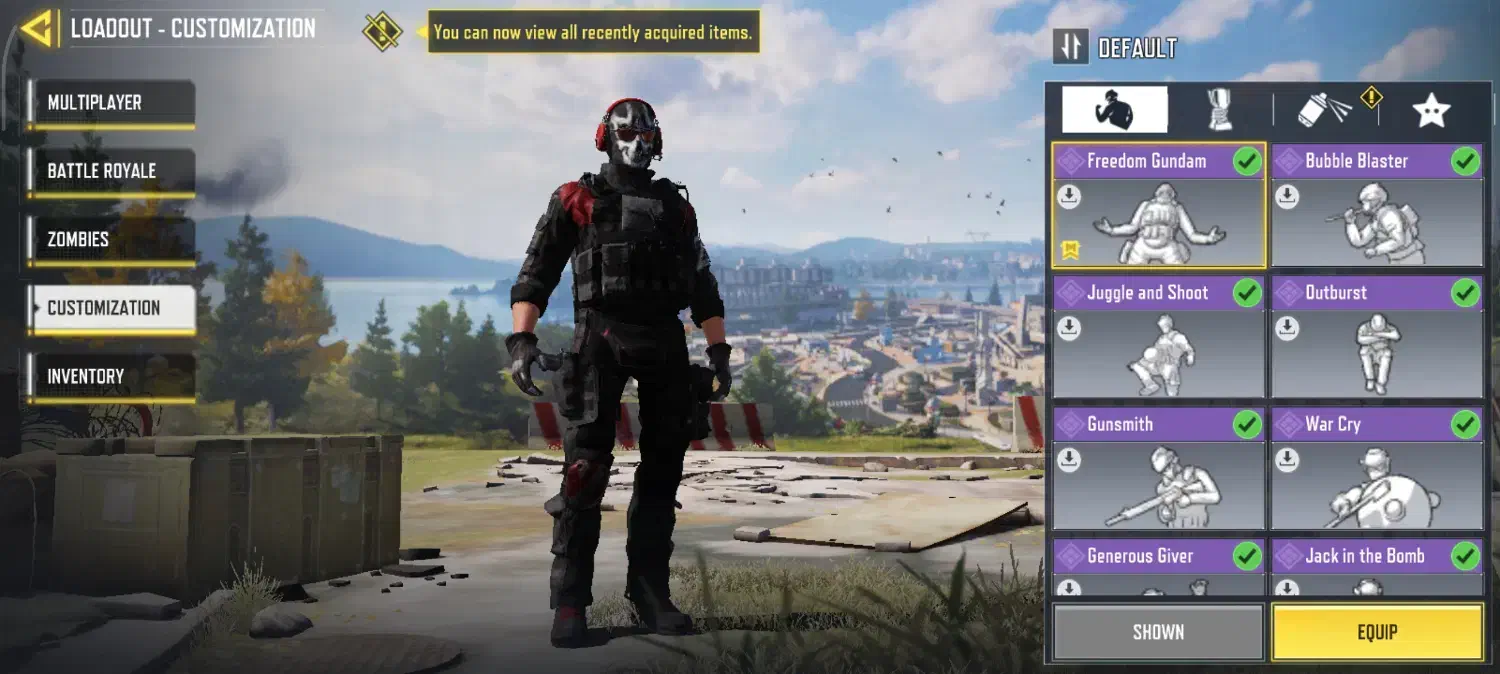Select the Juggle and Shoot emote
Screen dimensions: 1500x674
[1158, 338]
